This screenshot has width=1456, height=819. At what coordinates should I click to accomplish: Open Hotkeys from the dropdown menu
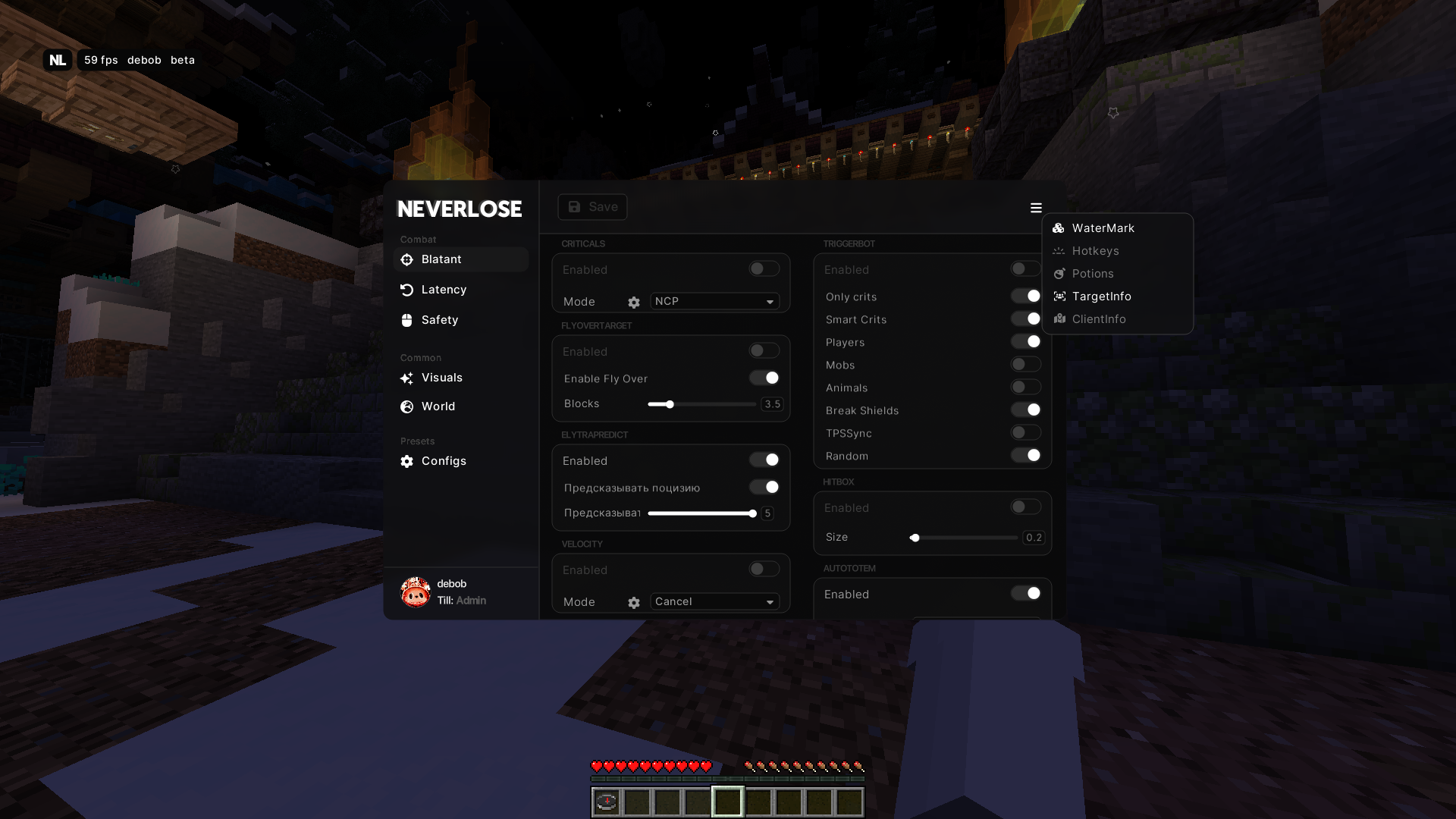[1095, 250]
